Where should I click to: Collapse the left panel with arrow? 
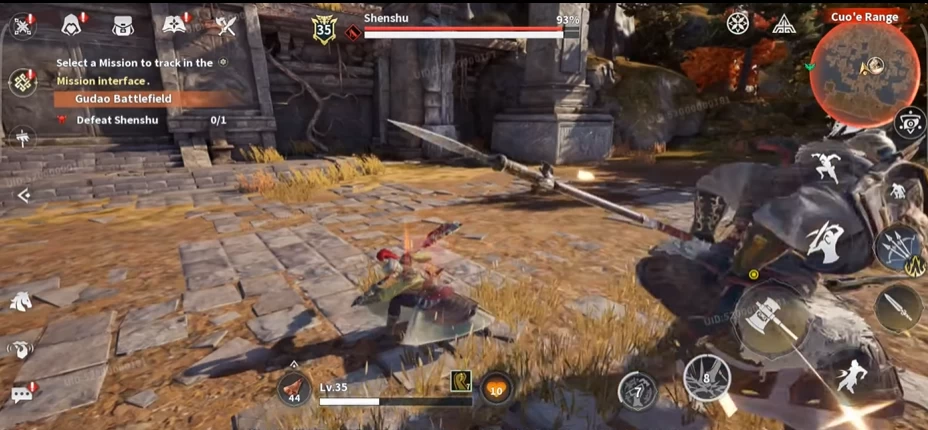point(23,196)
